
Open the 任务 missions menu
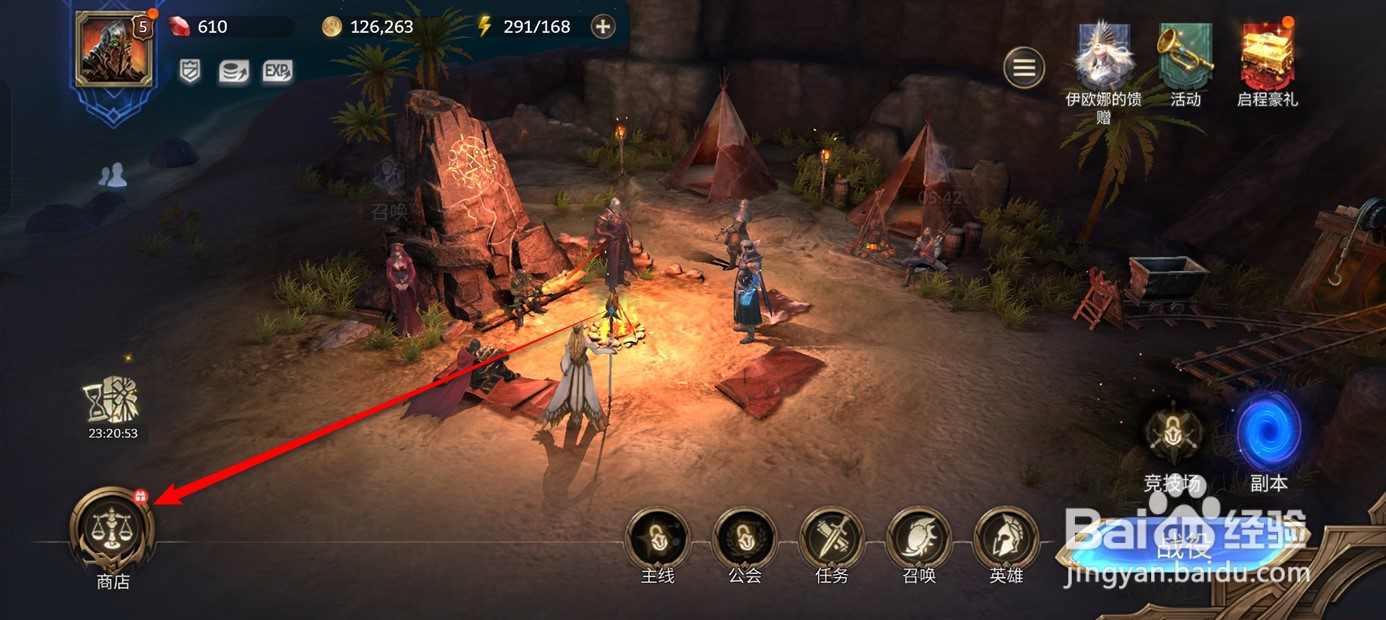pos(831,538)
